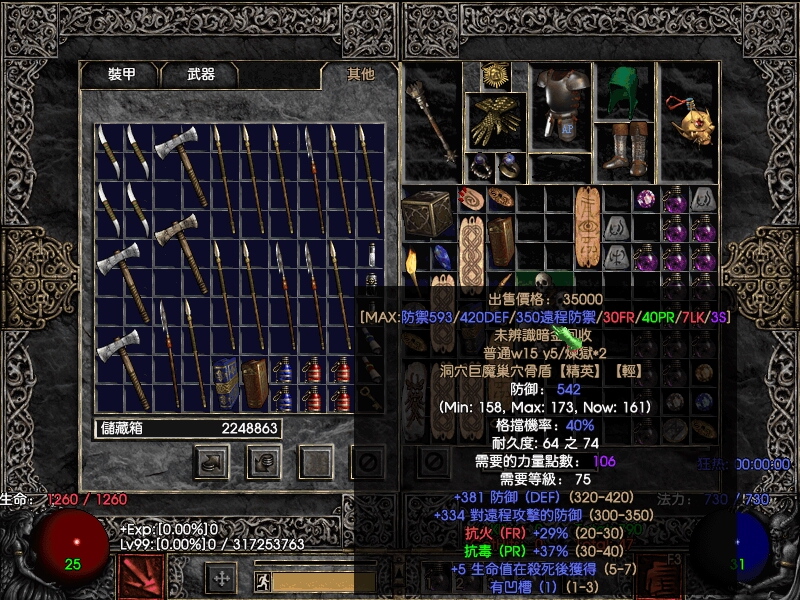This screenshot has height=600, width=800.
Task: Click the second trade button with coin stack
Action: 264,462
